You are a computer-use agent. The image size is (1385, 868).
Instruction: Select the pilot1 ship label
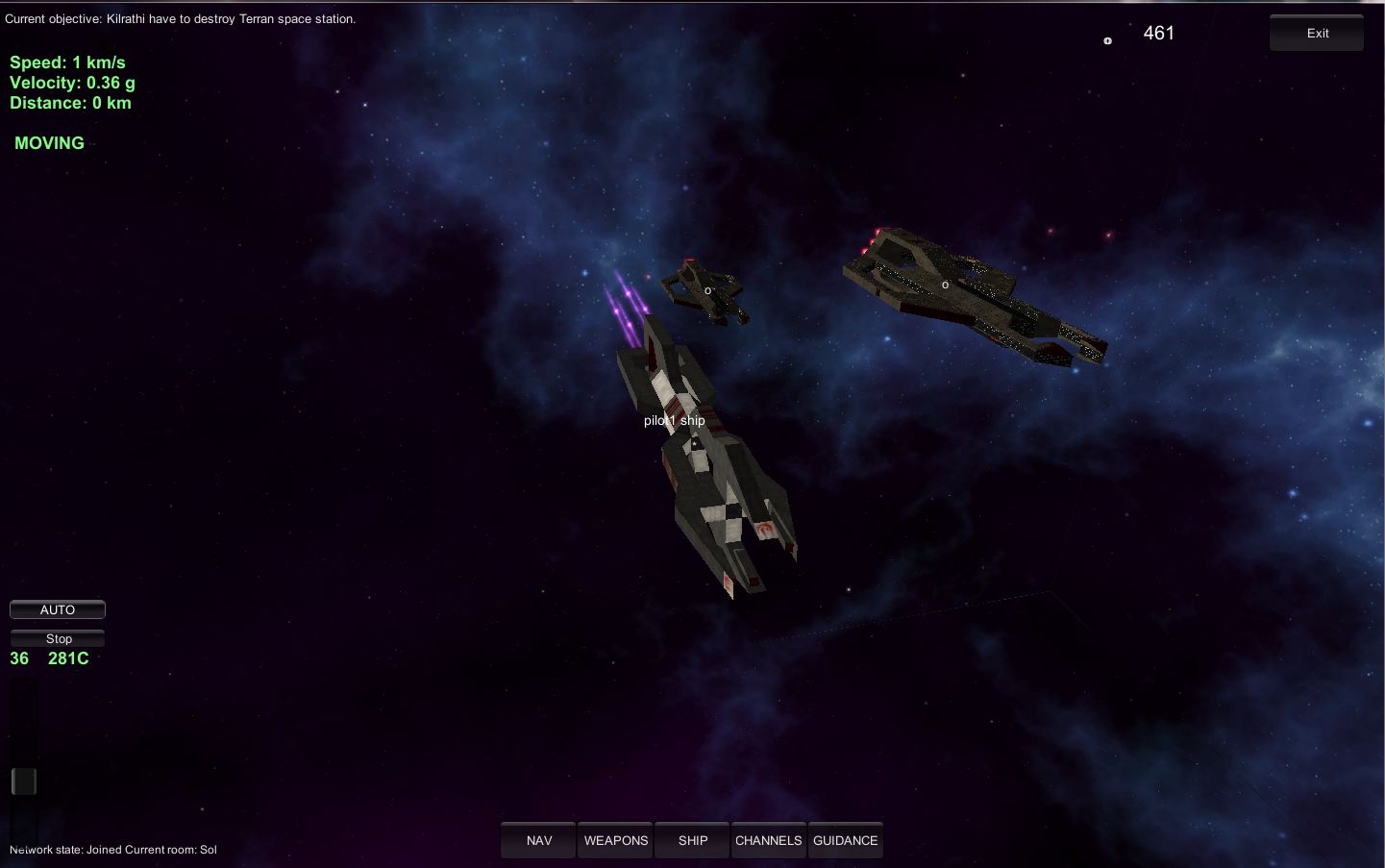674,420
